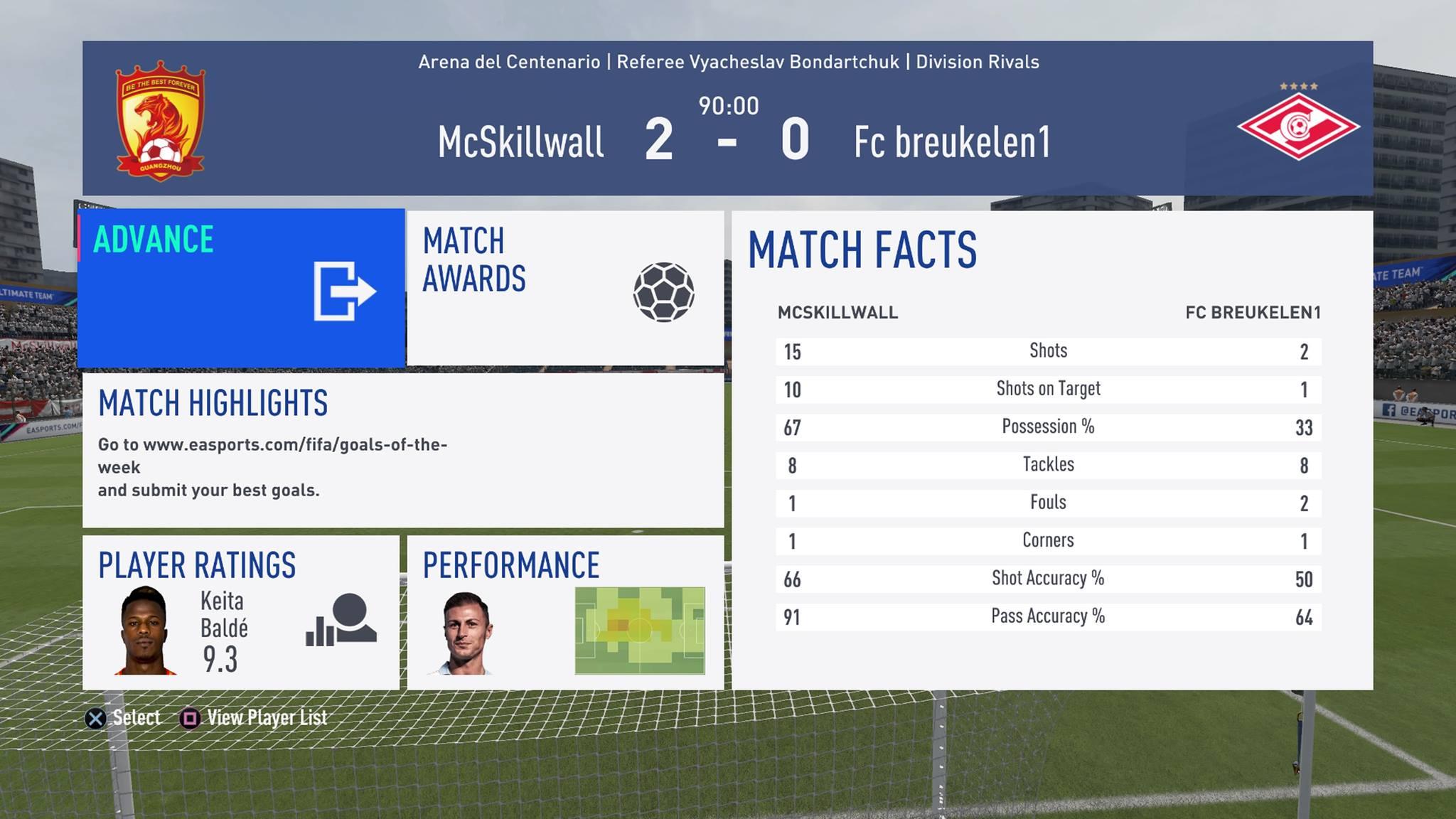Select the Advance tile

[241, 288]
